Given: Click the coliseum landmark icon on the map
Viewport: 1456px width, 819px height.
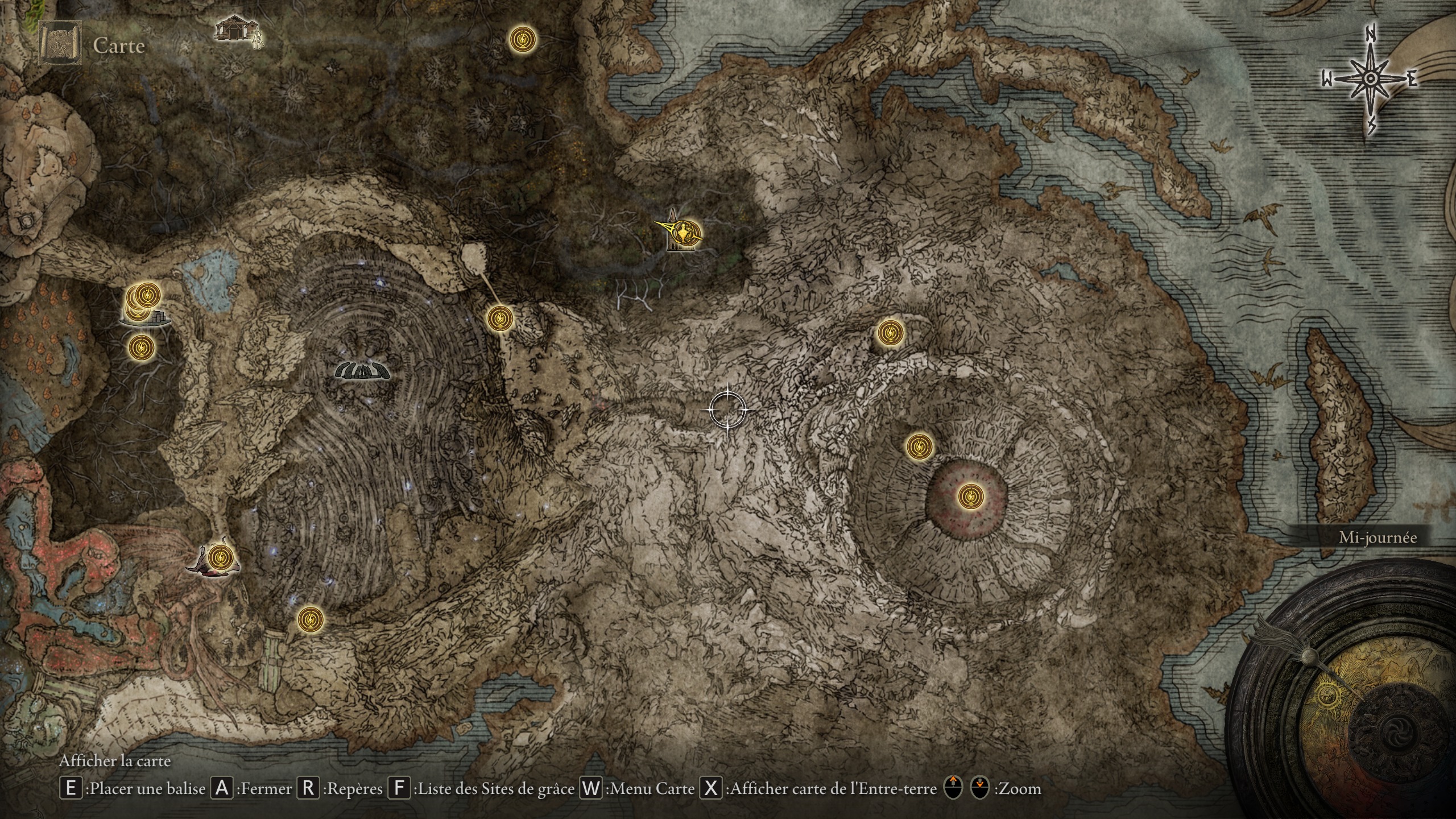Looking at the screenshot, I should point(362,370).
